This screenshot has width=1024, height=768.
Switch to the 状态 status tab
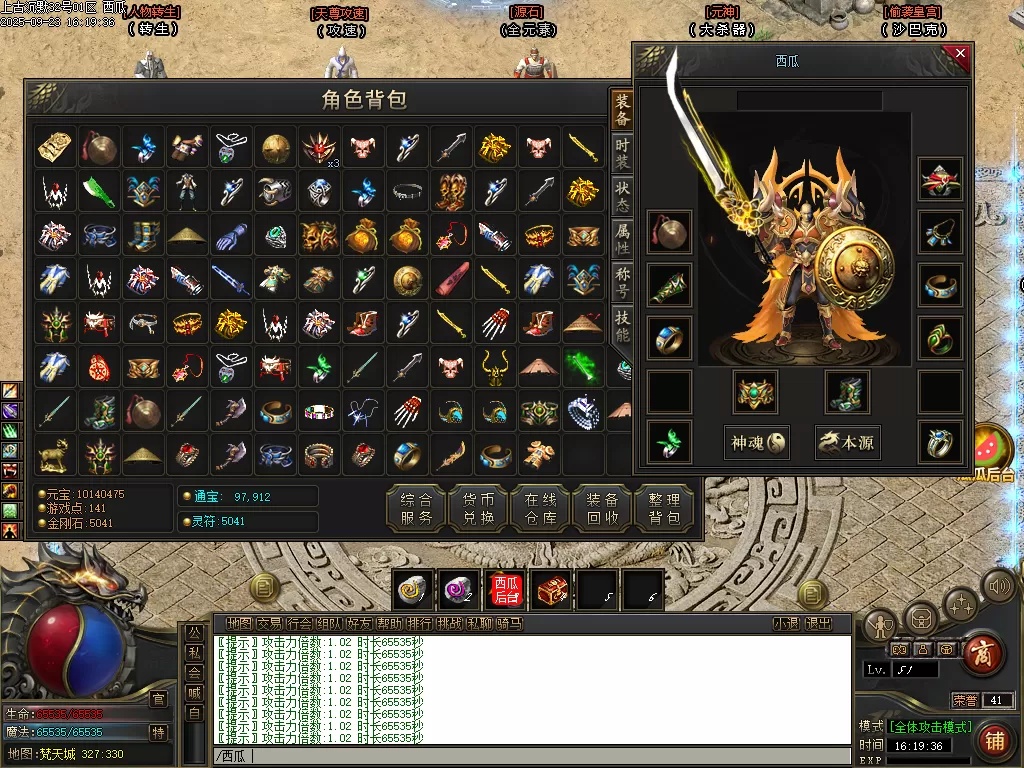coord(622,196)
